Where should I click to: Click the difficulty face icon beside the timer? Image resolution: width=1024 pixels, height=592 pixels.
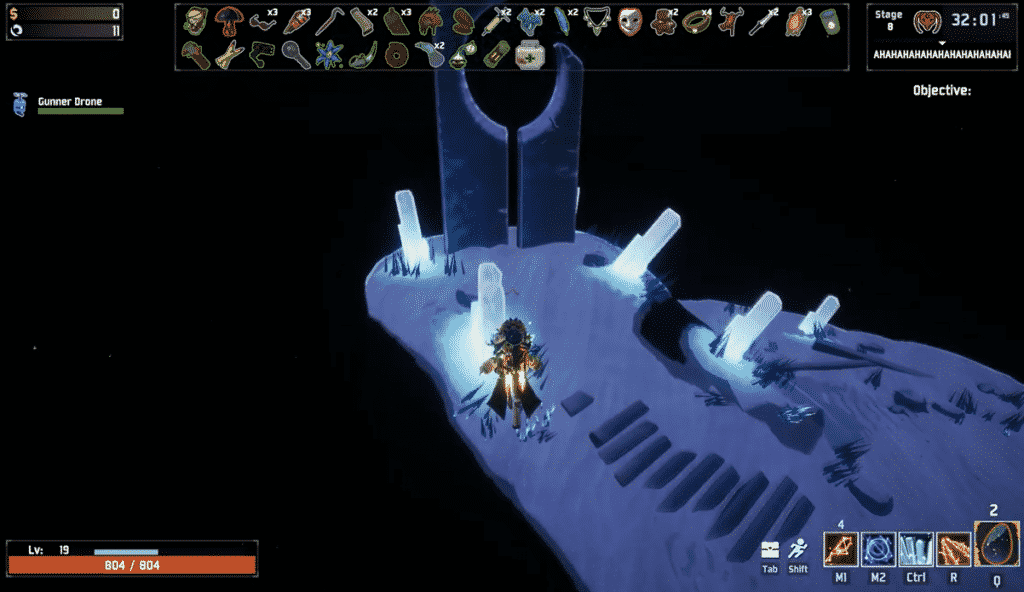click(928, 21)
